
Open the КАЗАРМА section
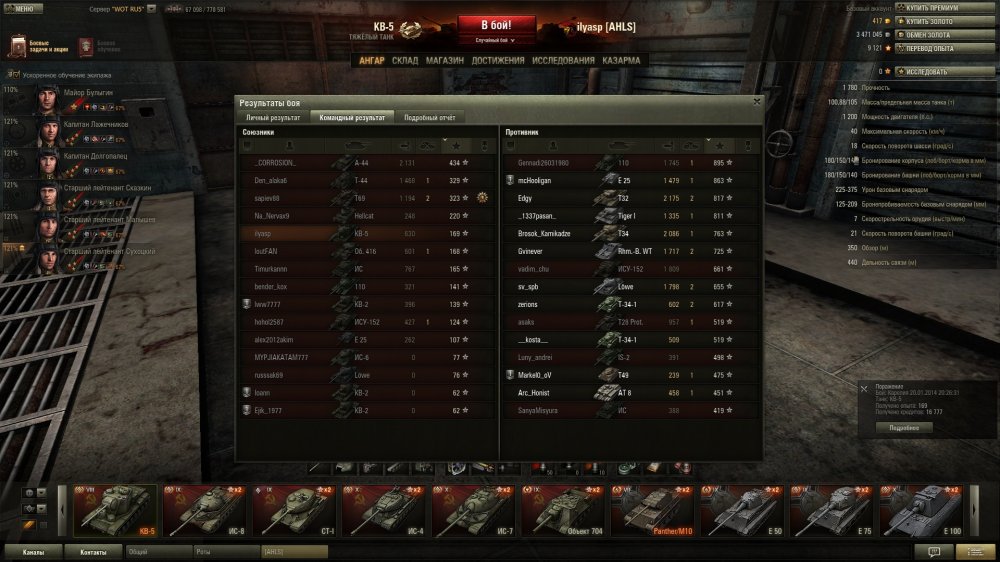point(621,60)
